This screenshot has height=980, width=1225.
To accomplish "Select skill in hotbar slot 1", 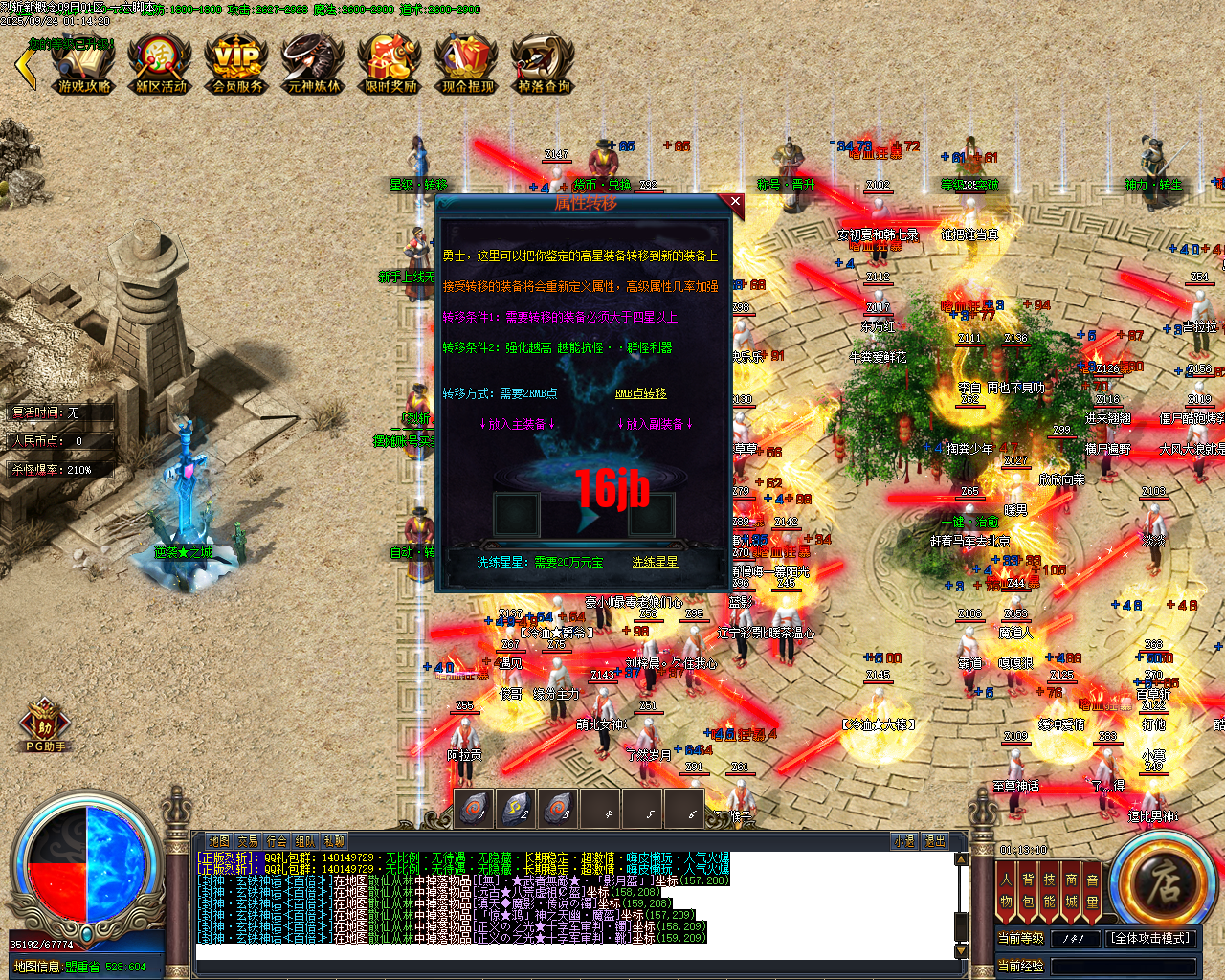I will click(x=476, y=807).
